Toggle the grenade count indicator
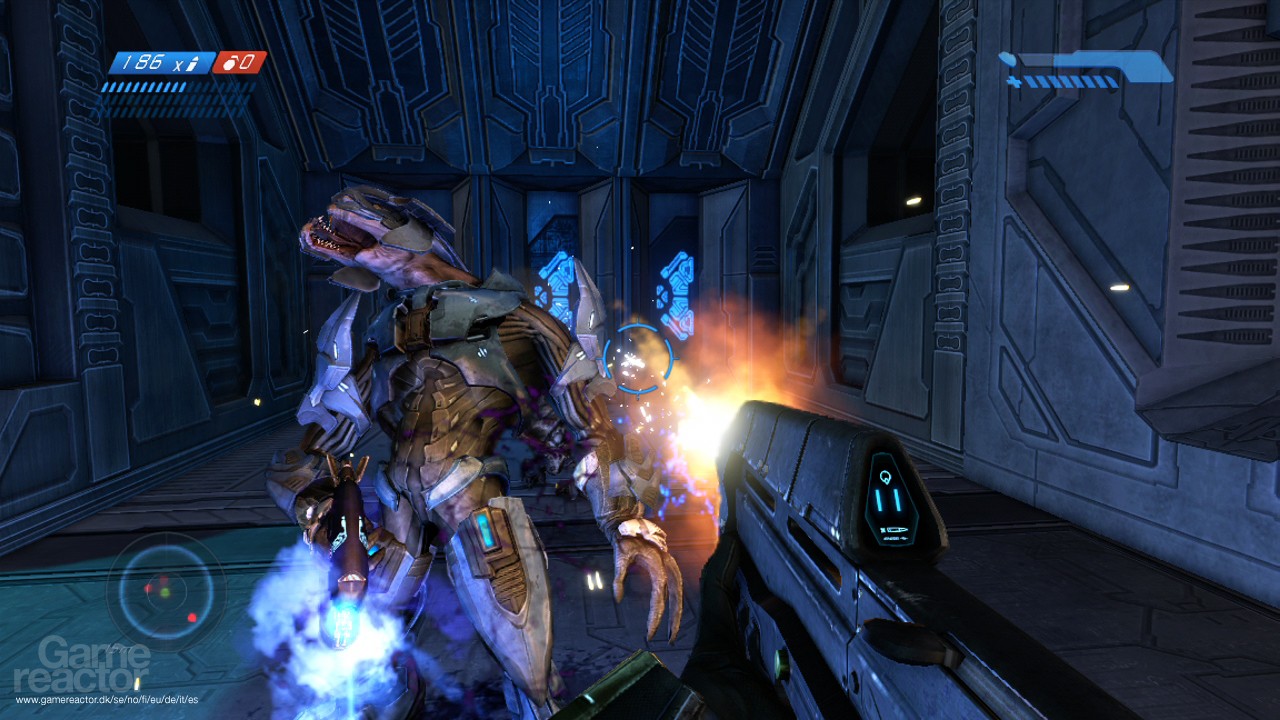Screen dimensions: 1280x720 [x=240, y=62]
